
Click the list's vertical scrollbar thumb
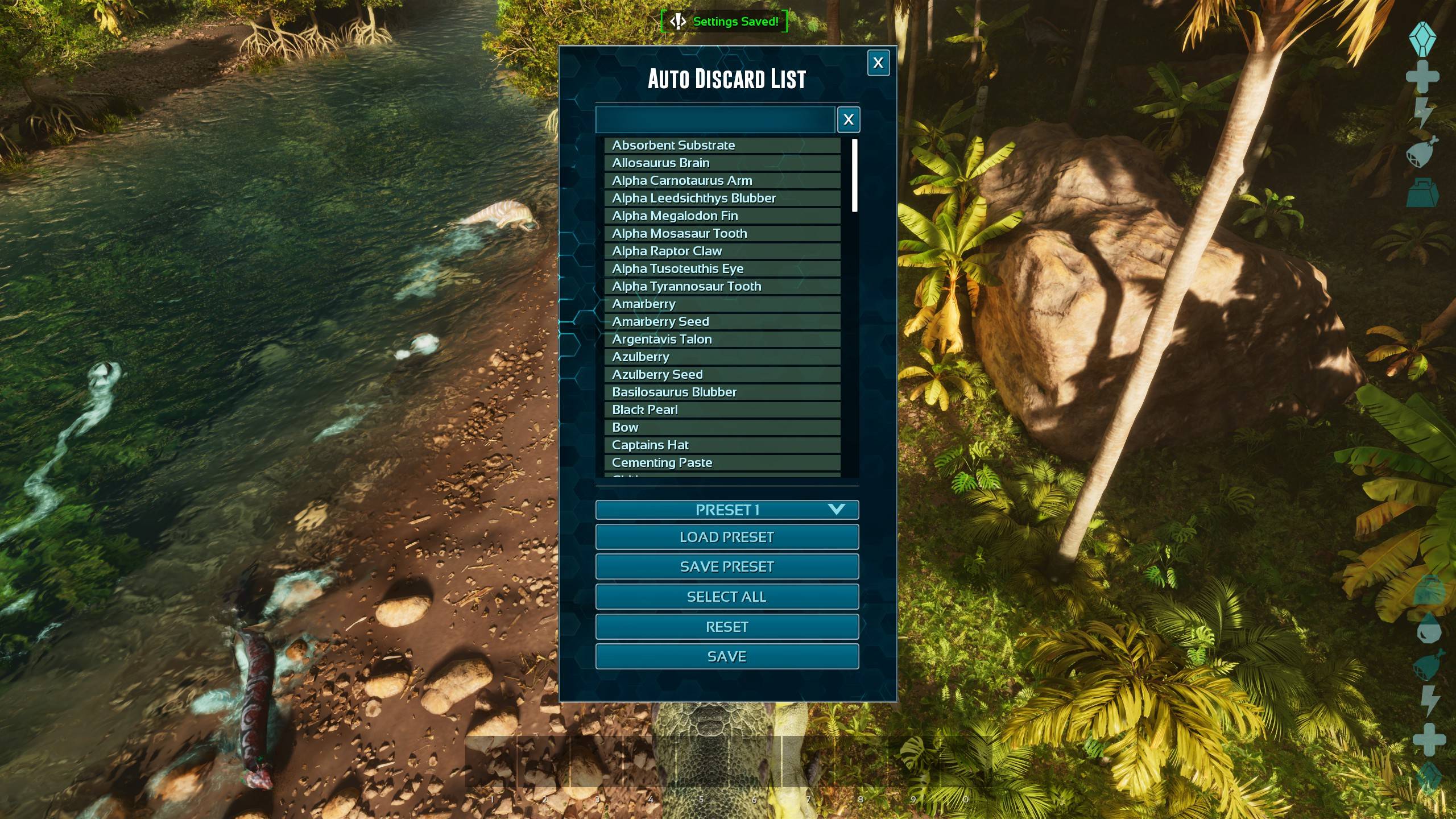(x=854, y=175)
